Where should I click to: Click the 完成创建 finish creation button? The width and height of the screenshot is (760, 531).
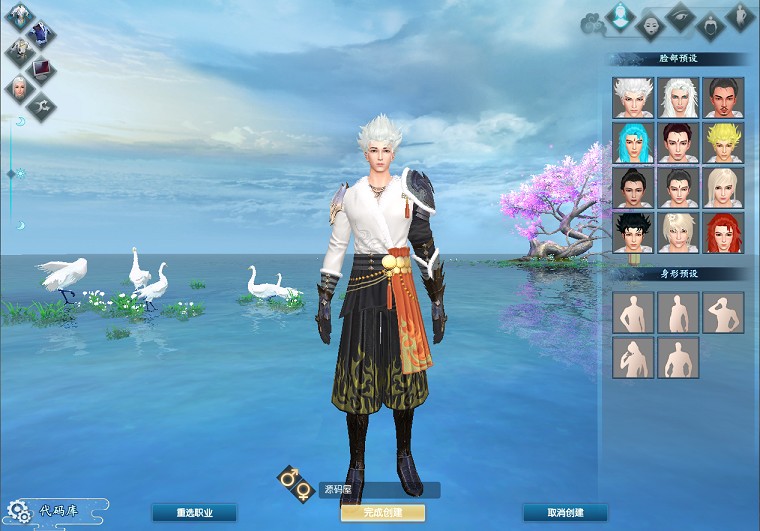(x=382, y=513)
